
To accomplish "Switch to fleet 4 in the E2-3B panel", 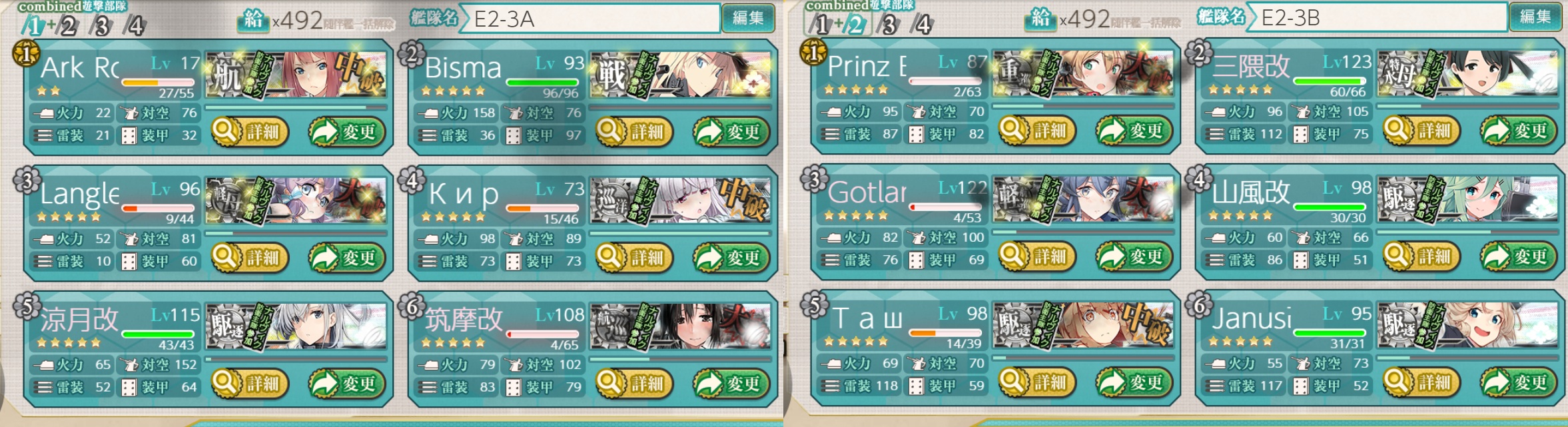I will (x=923, y=25).
